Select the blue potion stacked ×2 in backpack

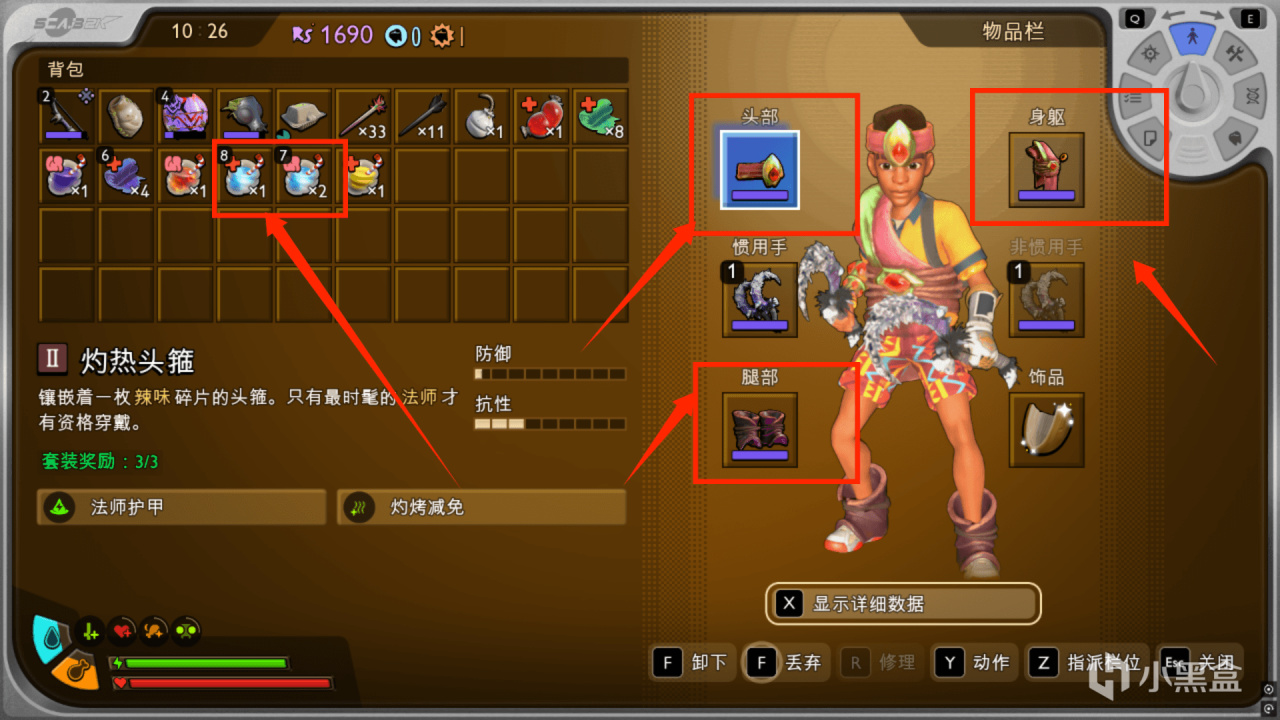pyautogui.click(x=306, y=176)
